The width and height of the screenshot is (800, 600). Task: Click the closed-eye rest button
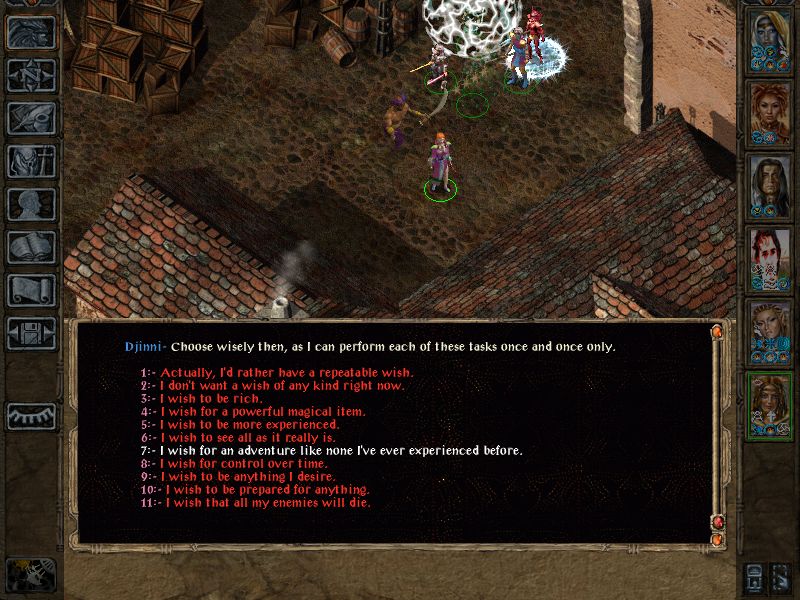31,416
